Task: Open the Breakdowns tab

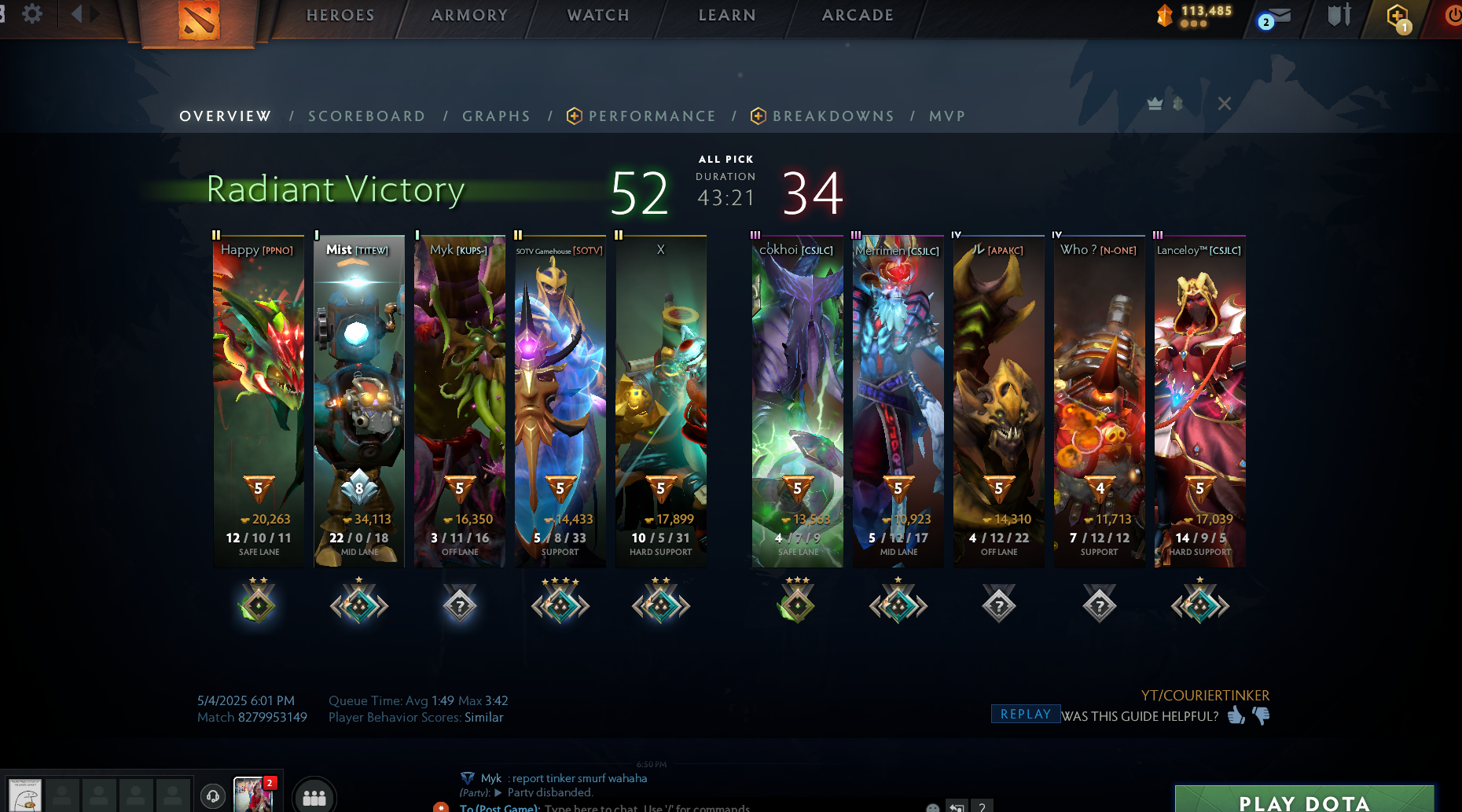Action: pos(833,116)
